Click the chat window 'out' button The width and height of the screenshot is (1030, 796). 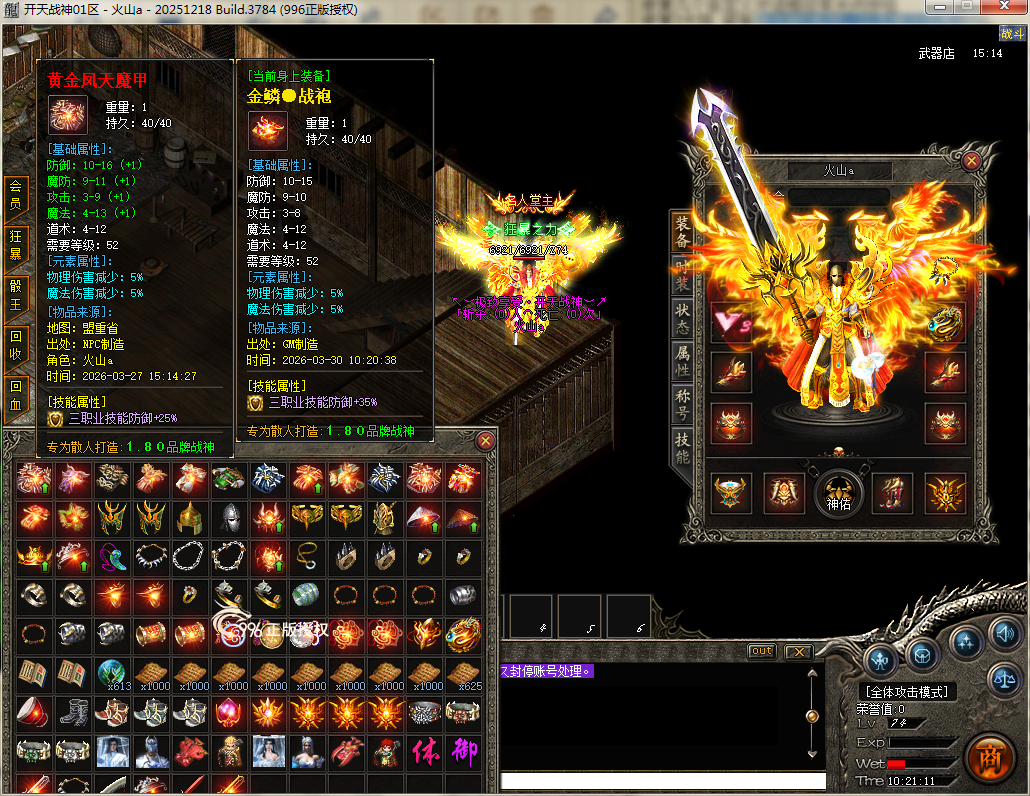click(x=762, y=651)
